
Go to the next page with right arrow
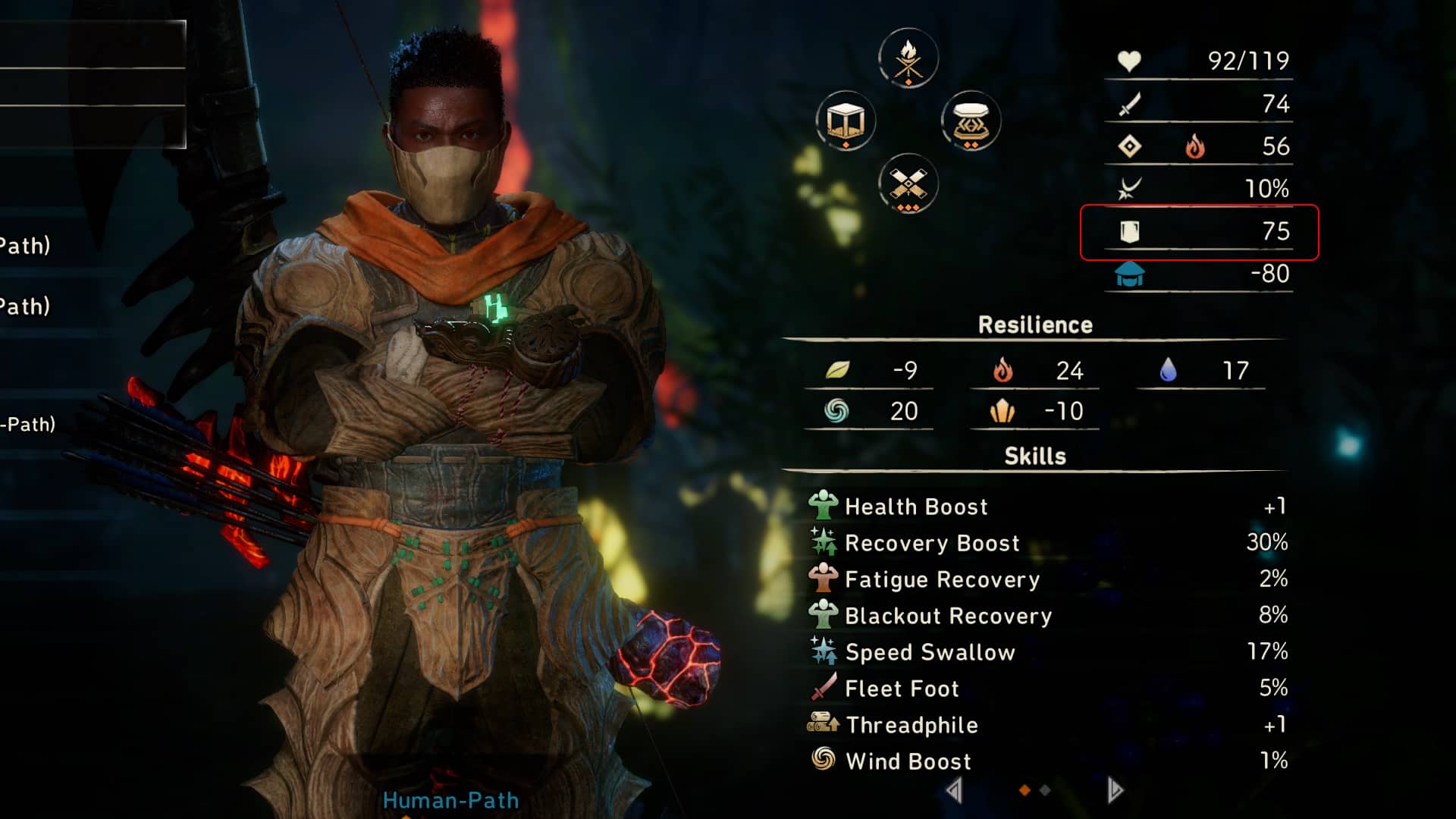click(1114, 790)
